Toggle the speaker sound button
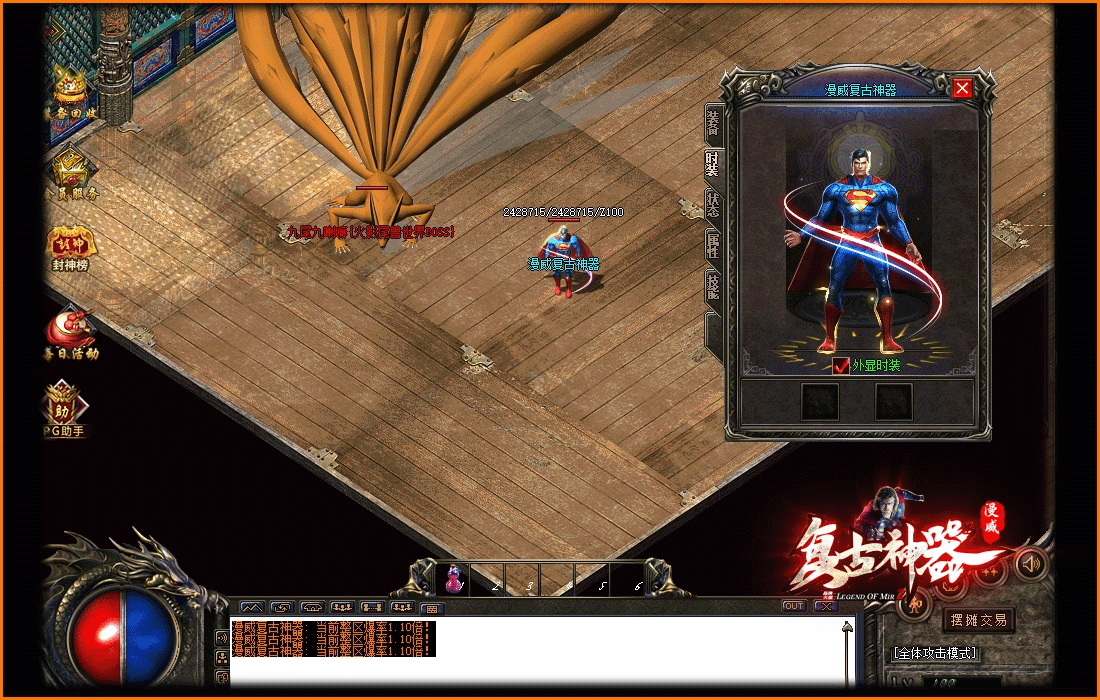1100x700 pixels. 1031,565
